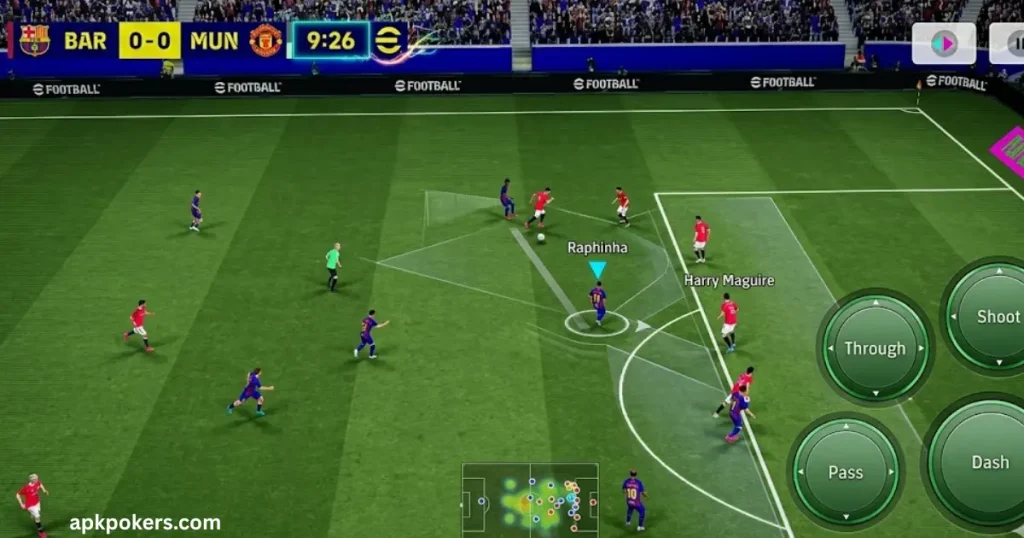
Task: Tap the cyan and magenta arrows button
Action: pyautogui.click(x=943, y=44)
